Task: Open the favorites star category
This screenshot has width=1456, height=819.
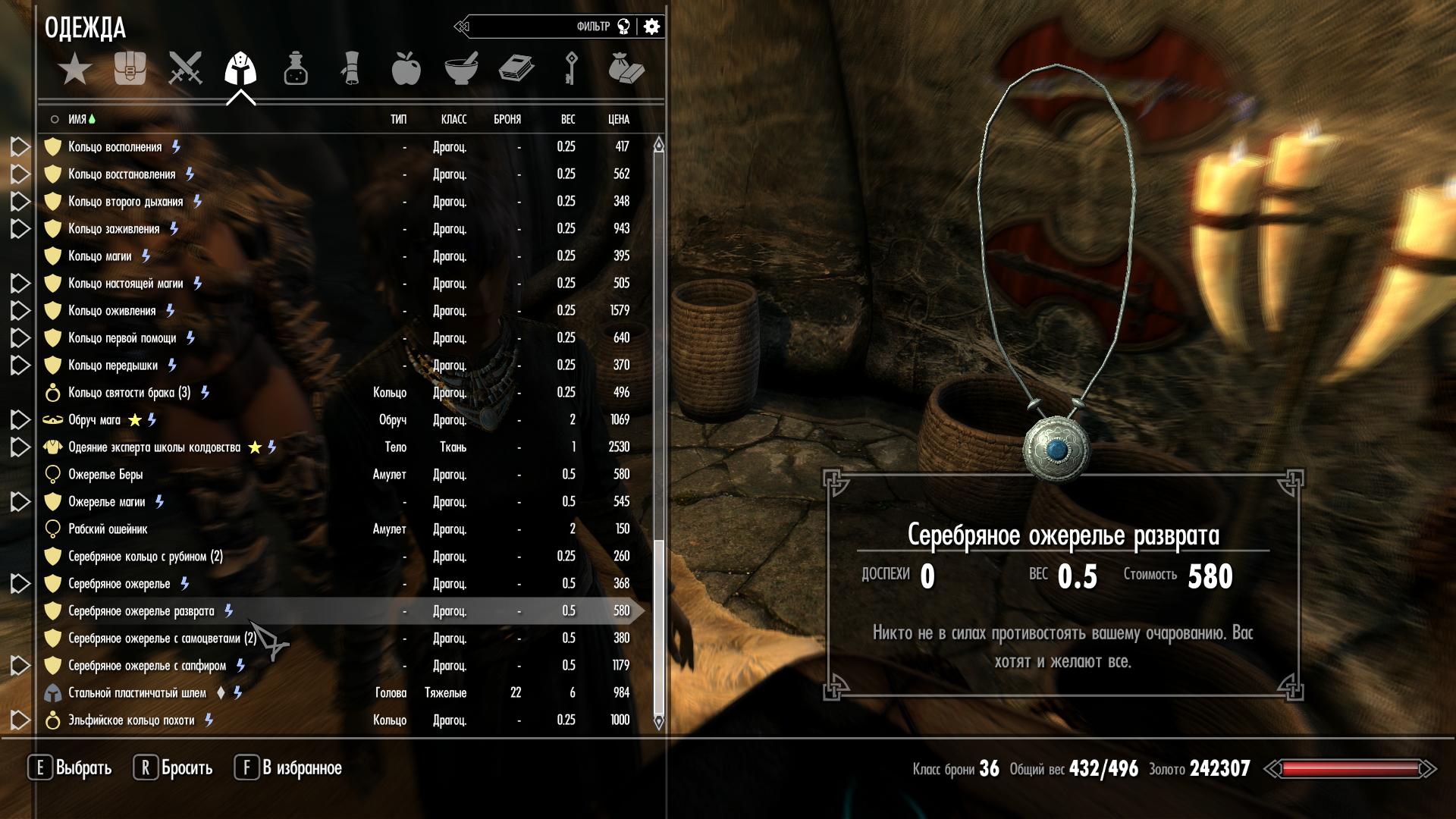Action: tap(75, 69)
